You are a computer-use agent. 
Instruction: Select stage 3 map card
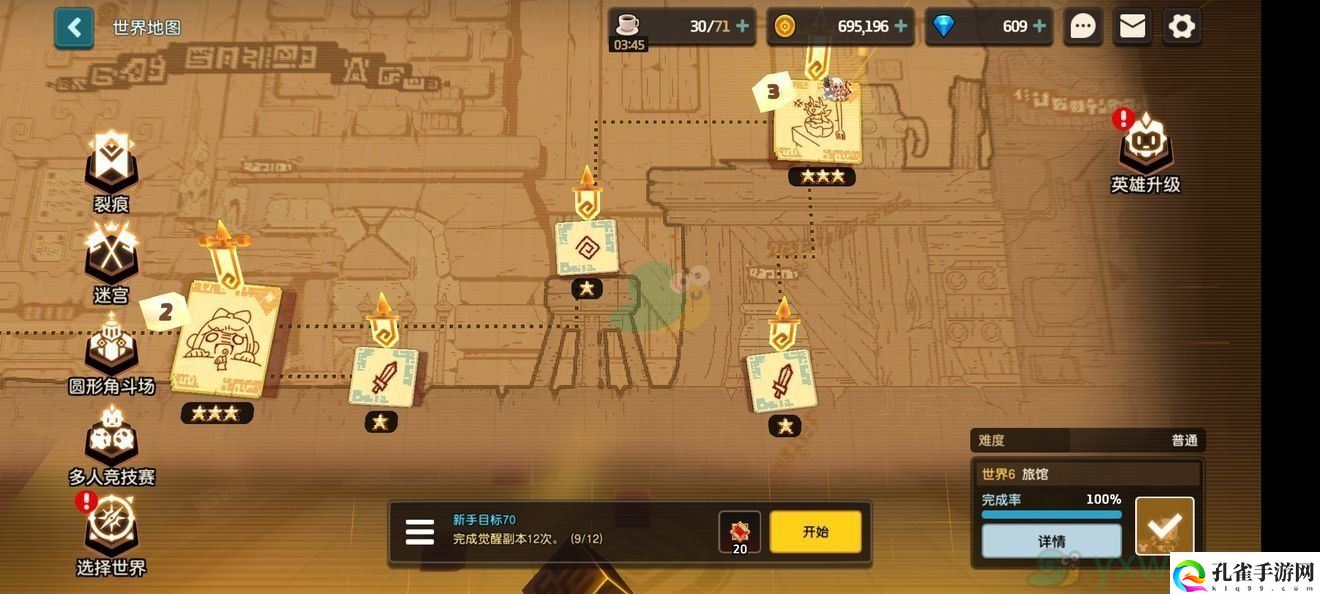pyautogui.click(x=817, y=122)
